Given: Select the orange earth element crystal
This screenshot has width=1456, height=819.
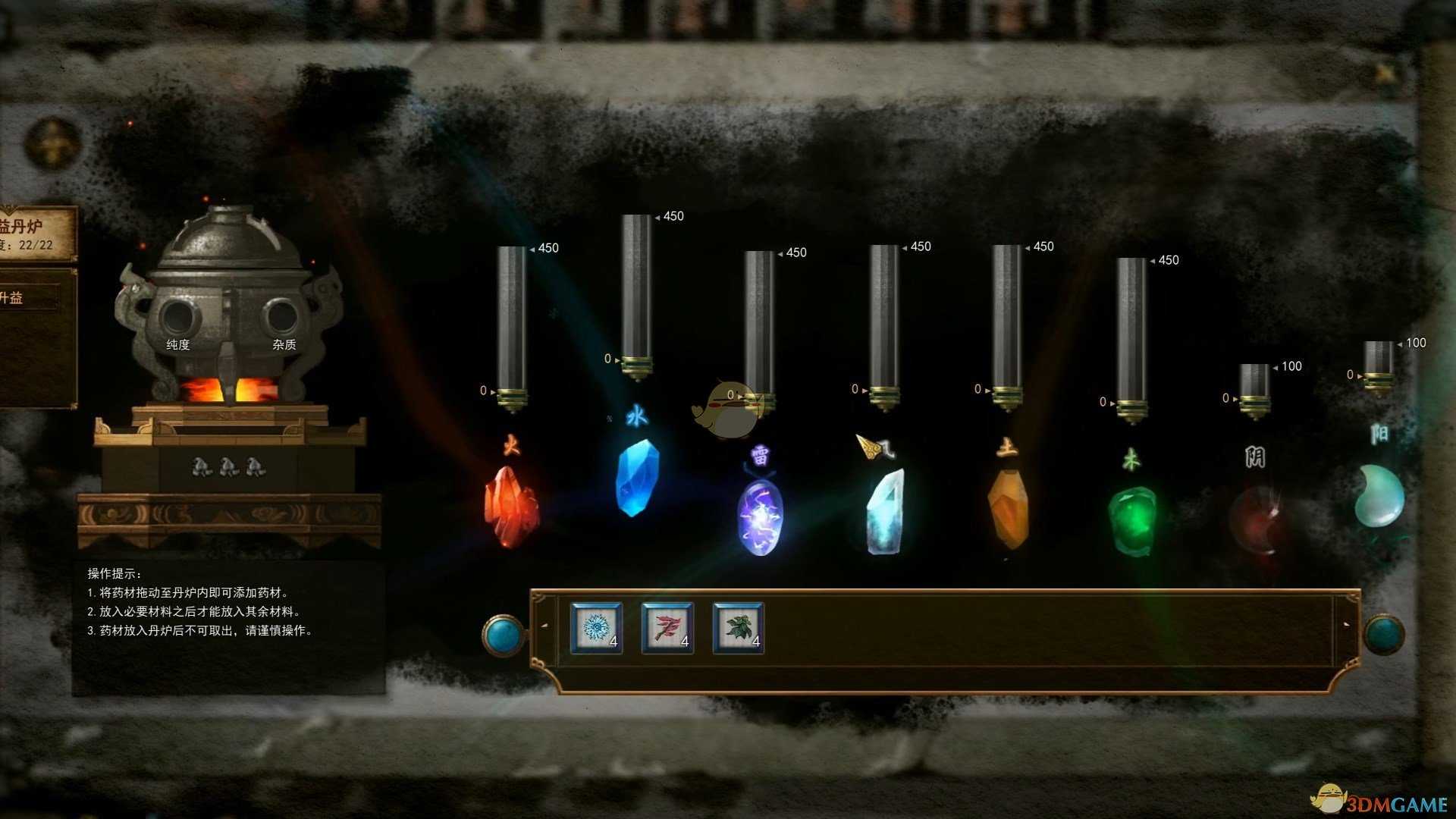Looking at the screenshot, I should click(1009, 507).
